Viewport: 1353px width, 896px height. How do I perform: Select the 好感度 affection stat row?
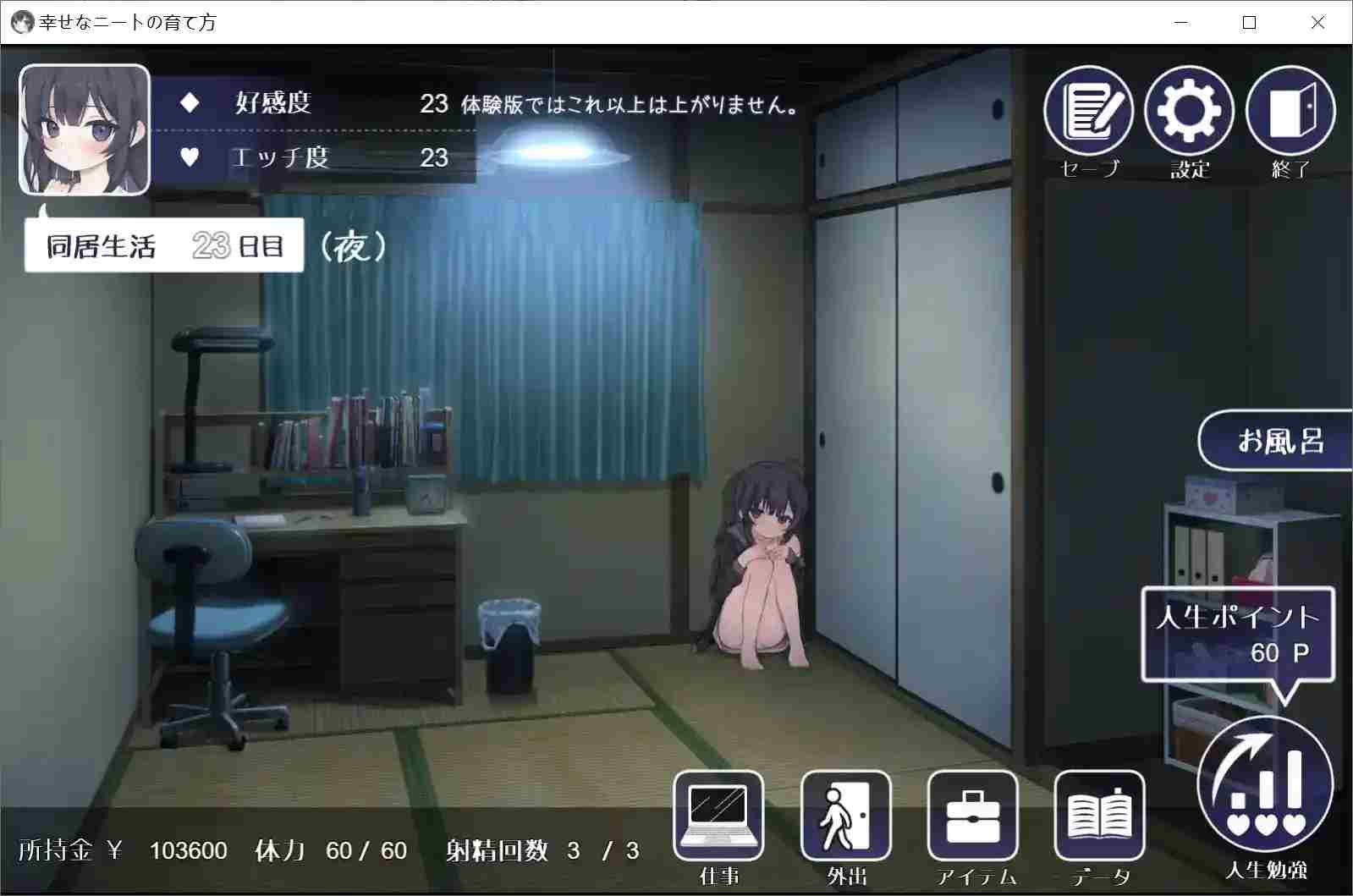(x=271, y=103)
